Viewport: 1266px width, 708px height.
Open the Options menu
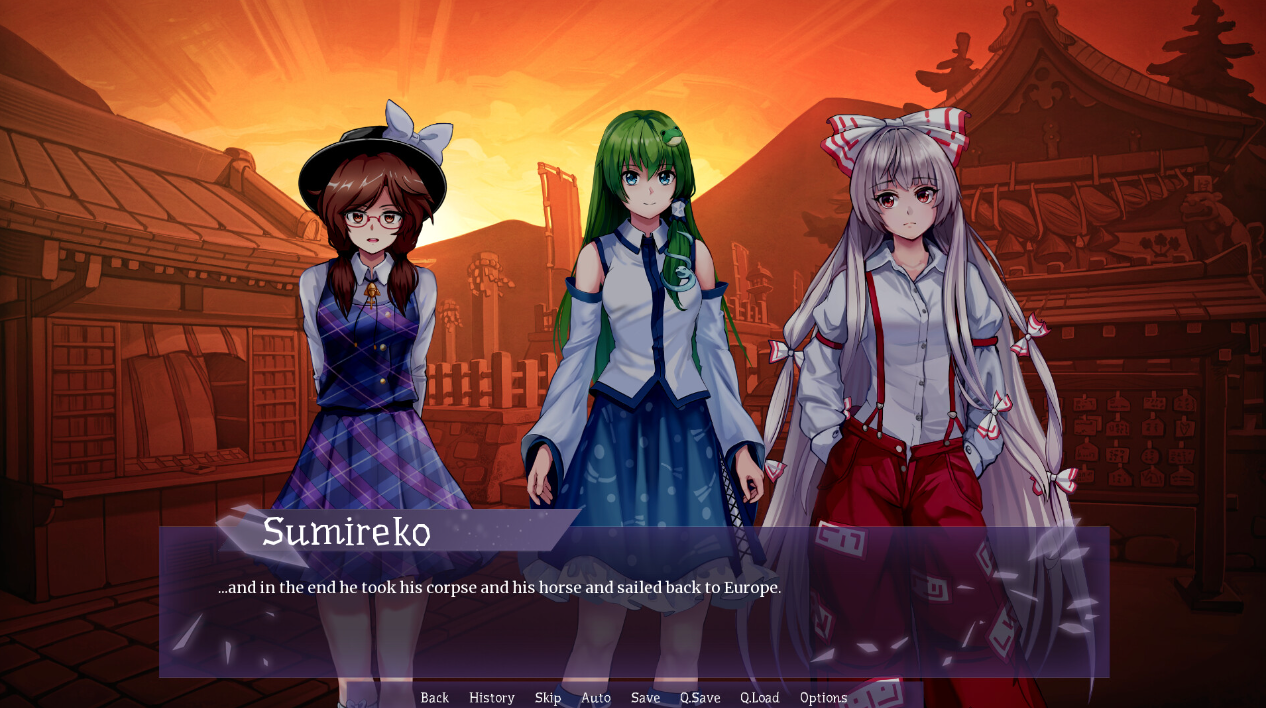[823, 697]
